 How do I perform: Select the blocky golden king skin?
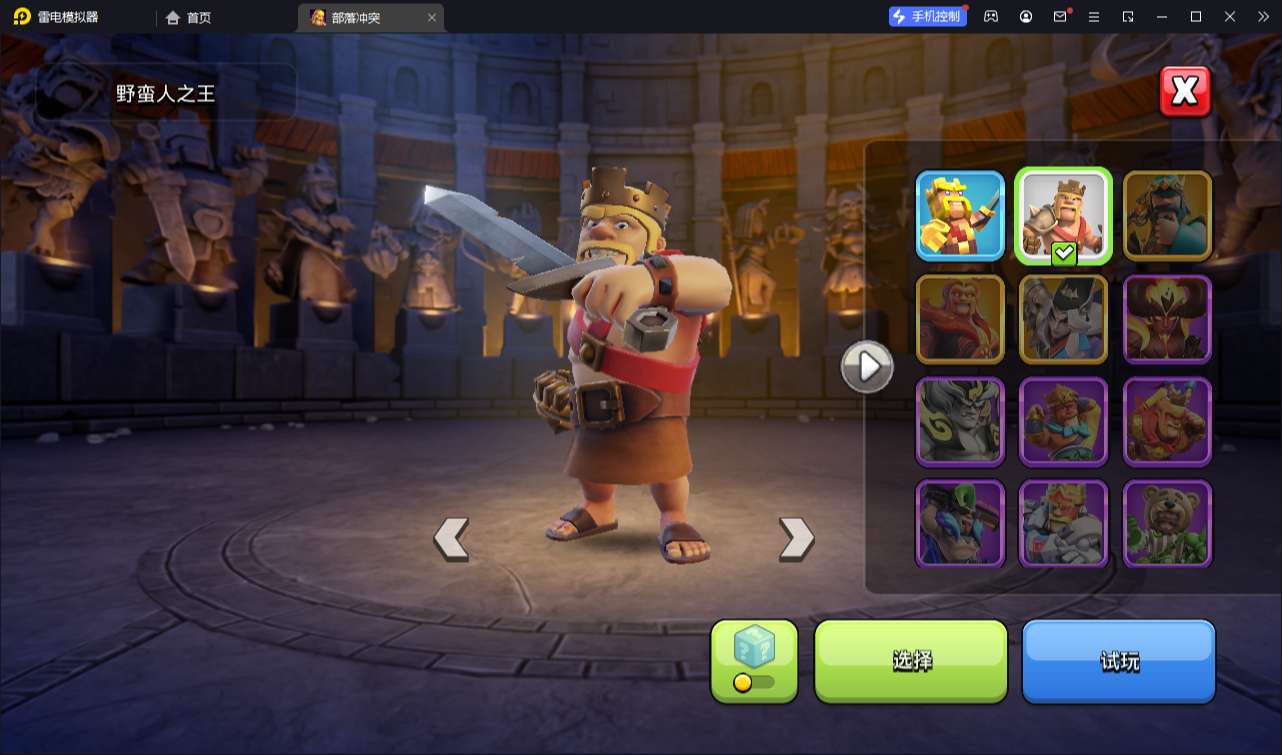click(960, 216)
